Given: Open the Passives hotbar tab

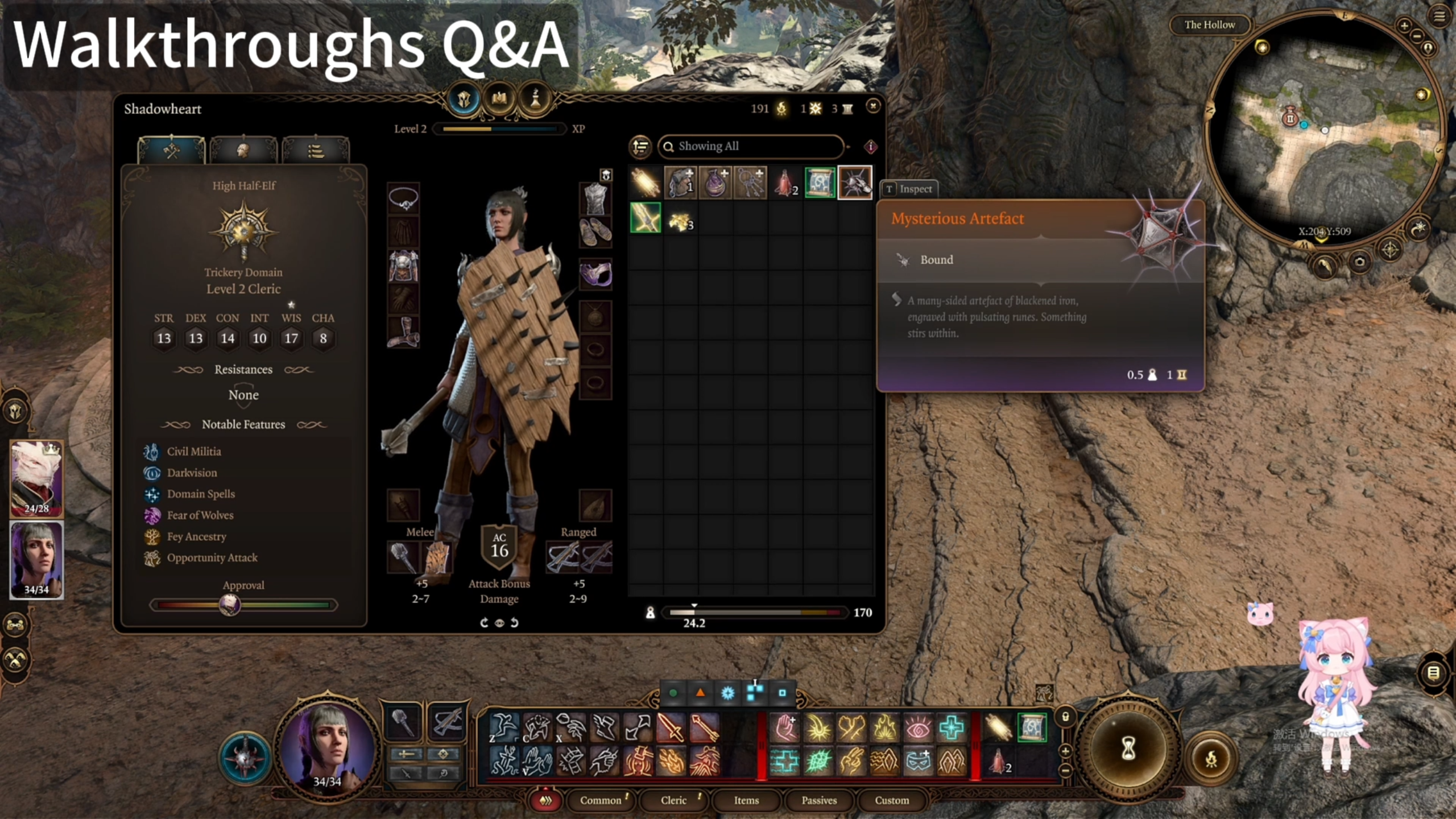Looking at the screenshot, I should click(819, 800).
